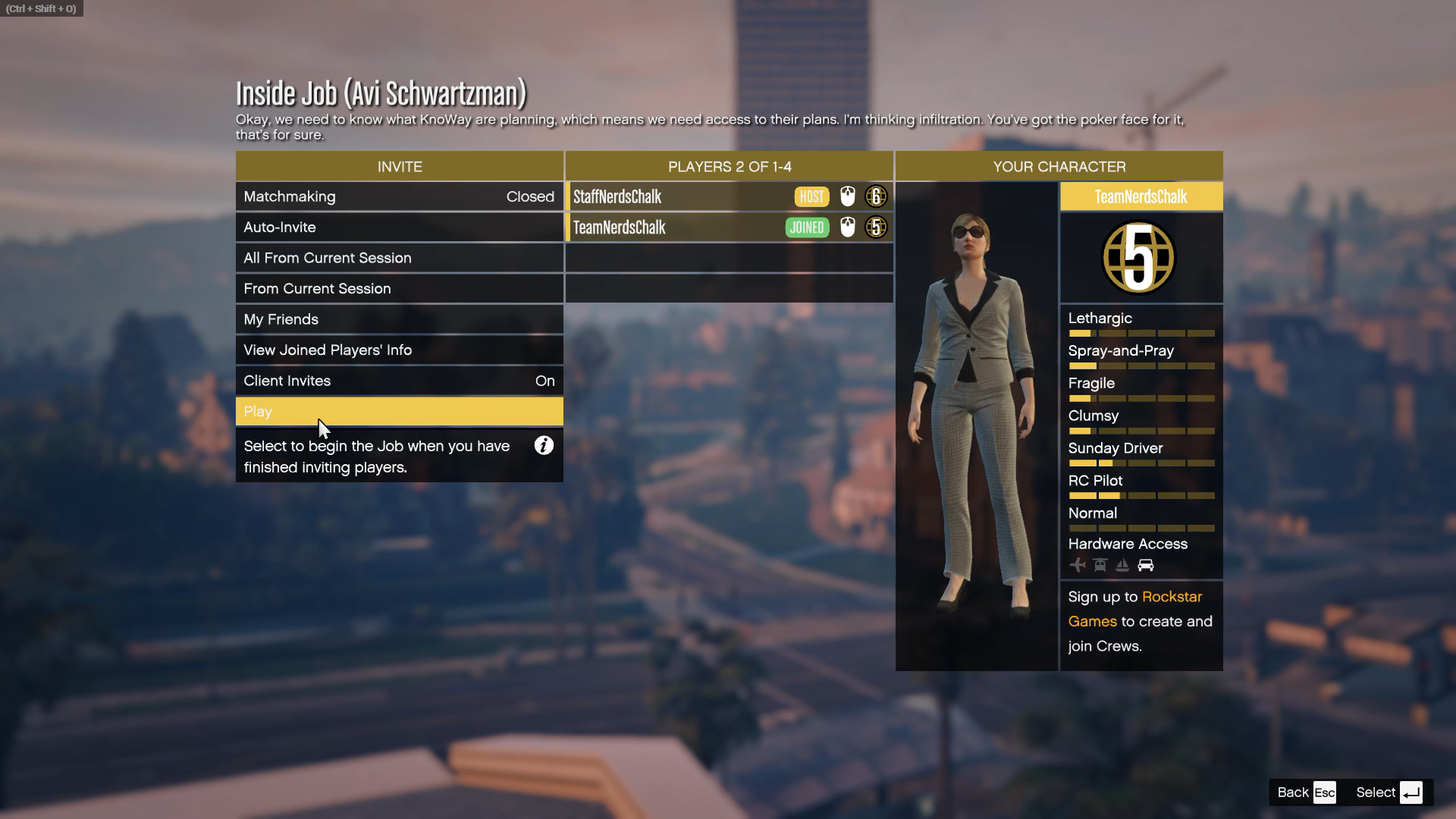The image size is (1456, 819).
Task: Open the Rockstar Games sign-up link
Action: click(1172, 597)
